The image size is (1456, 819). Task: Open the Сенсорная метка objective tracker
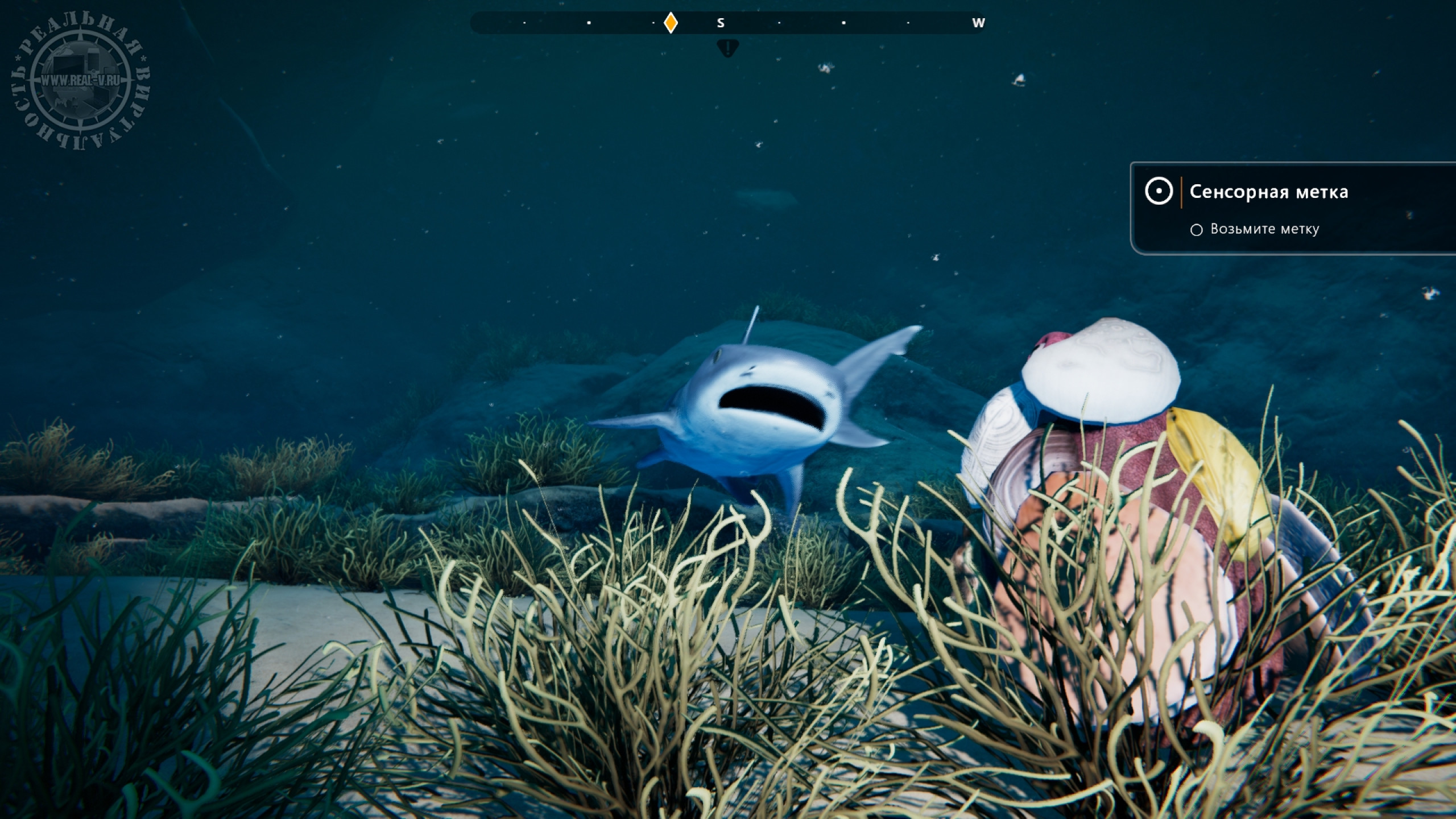pos(1268,192)
